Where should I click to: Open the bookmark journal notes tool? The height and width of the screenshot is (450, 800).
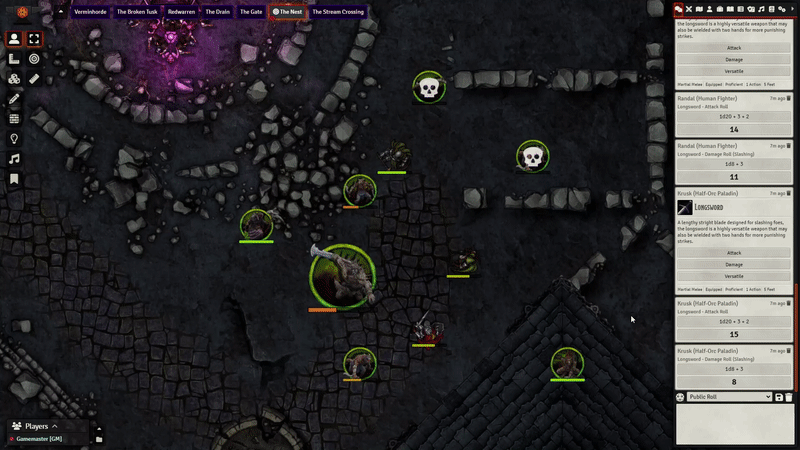(x=14, y=179)
